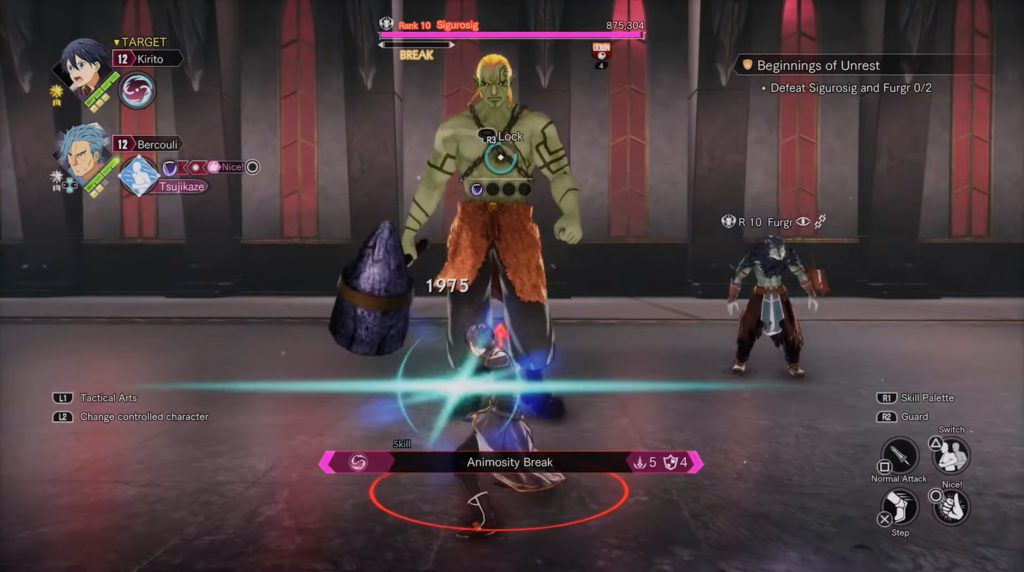Click Kirito's swirl skill icon
This screenshot has width=1024, height=572.
pos(137,91)
